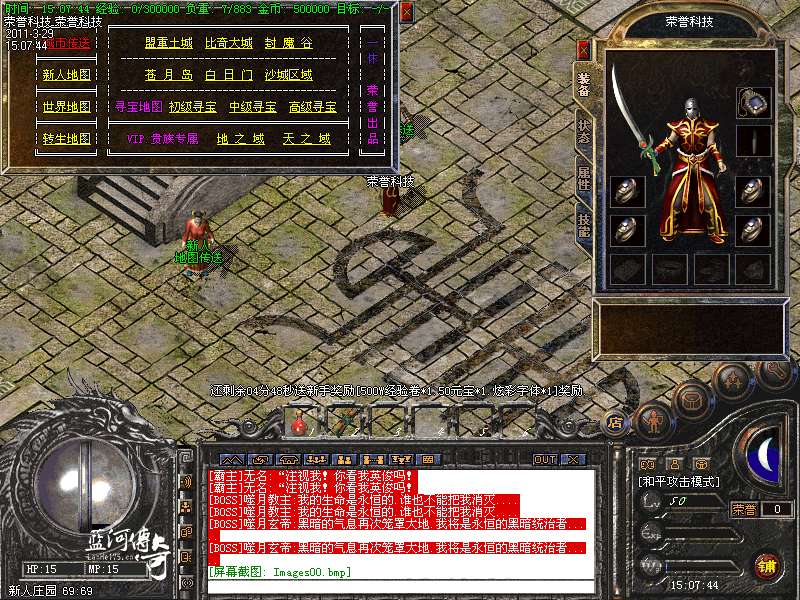
Task: Open the 世界地图 teleport category
Action: 67,107
